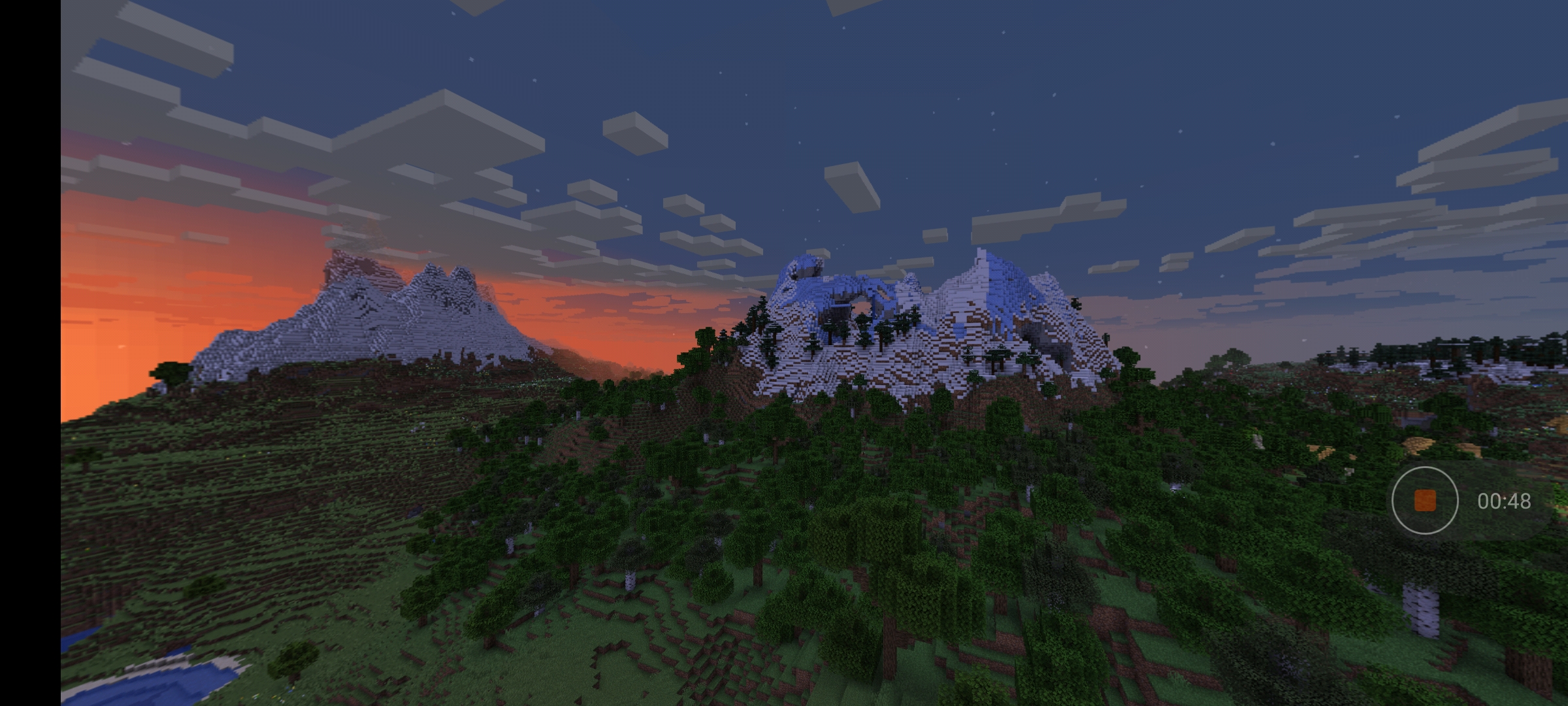1568x706 pixels.
Task: Stop the screen recording
Action: [x=1424, y=501]
